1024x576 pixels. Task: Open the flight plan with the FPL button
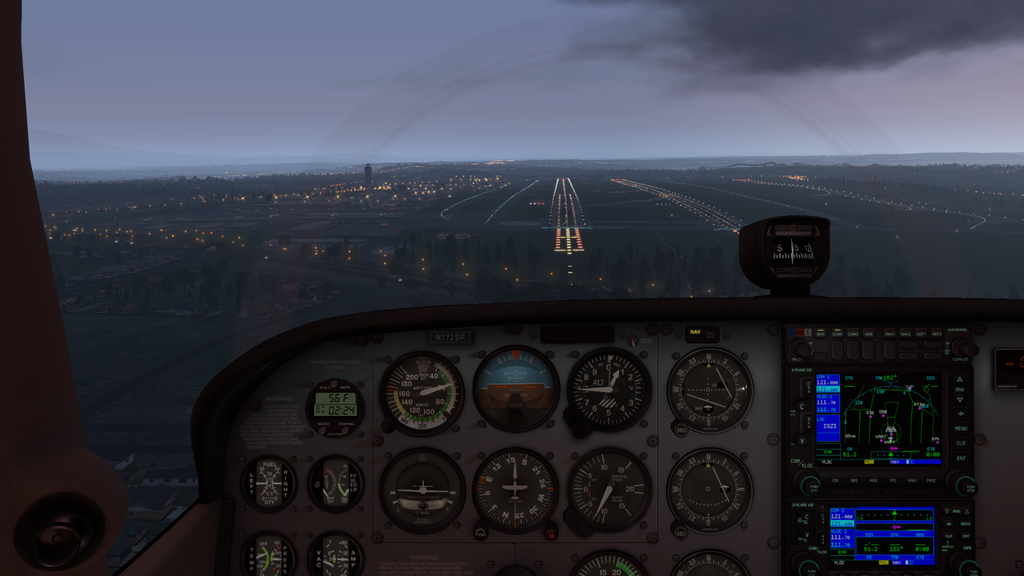pyautogui.click(x=894, y=479)
